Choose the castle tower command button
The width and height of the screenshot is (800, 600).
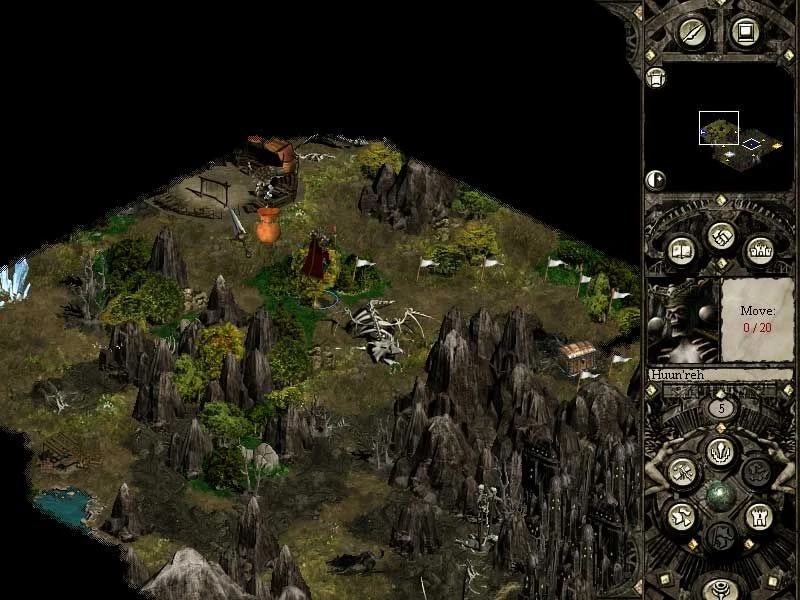[x=758, y=516]
